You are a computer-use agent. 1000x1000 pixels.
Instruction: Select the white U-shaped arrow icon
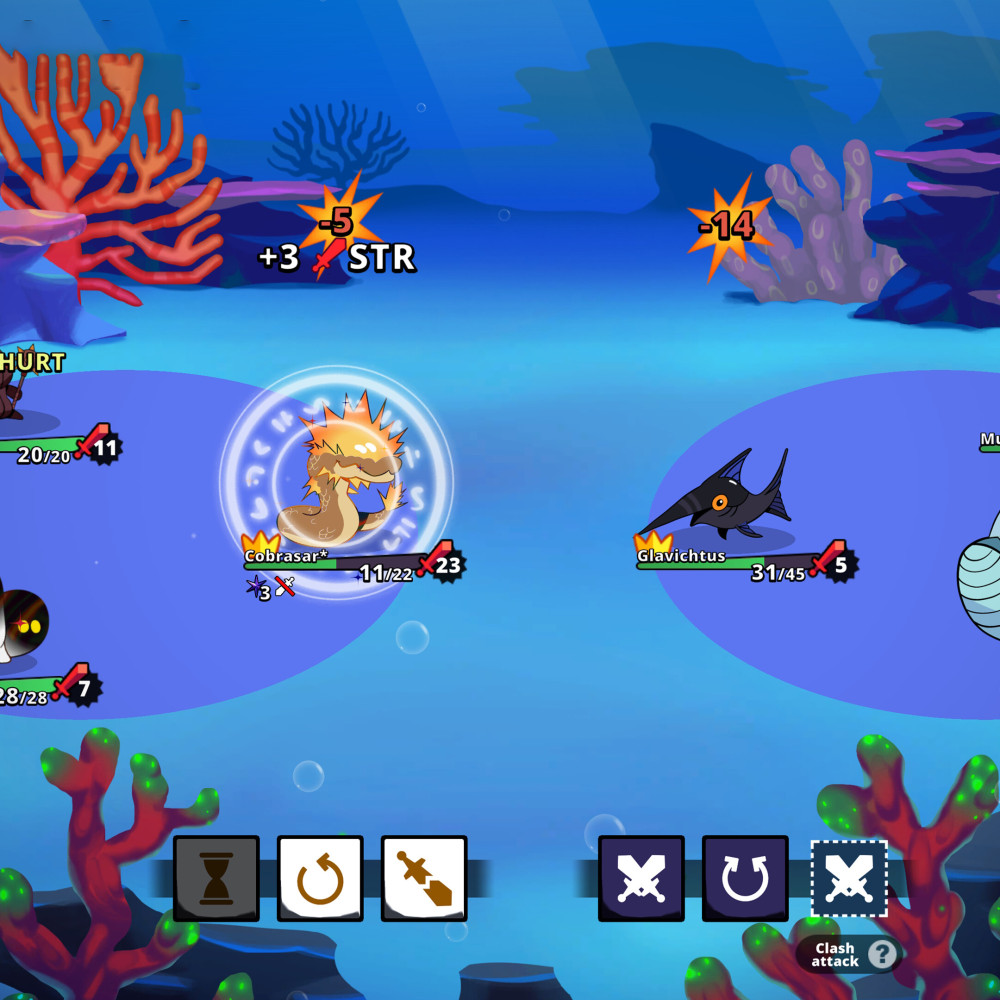[745, 878]
